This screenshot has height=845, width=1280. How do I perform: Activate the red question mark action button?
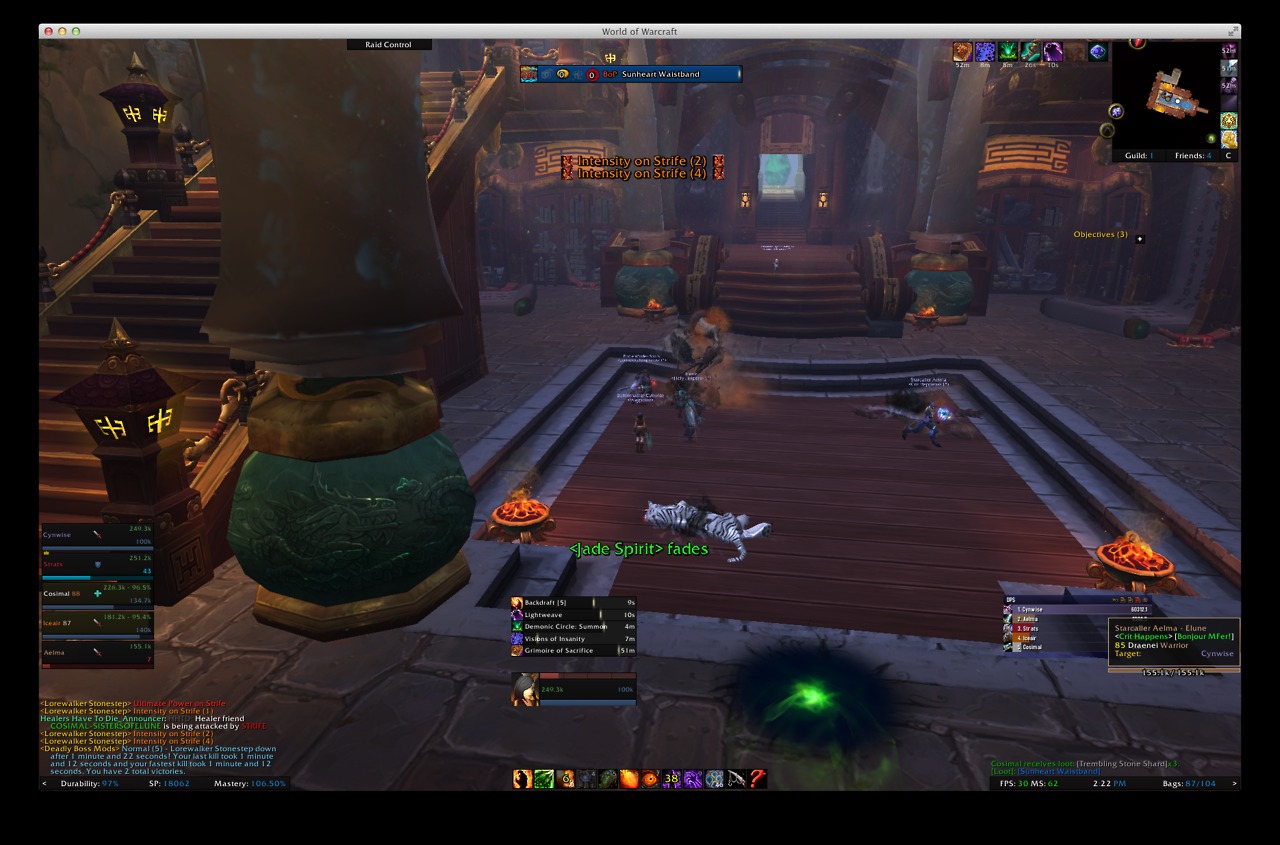[x=758, y=779]
